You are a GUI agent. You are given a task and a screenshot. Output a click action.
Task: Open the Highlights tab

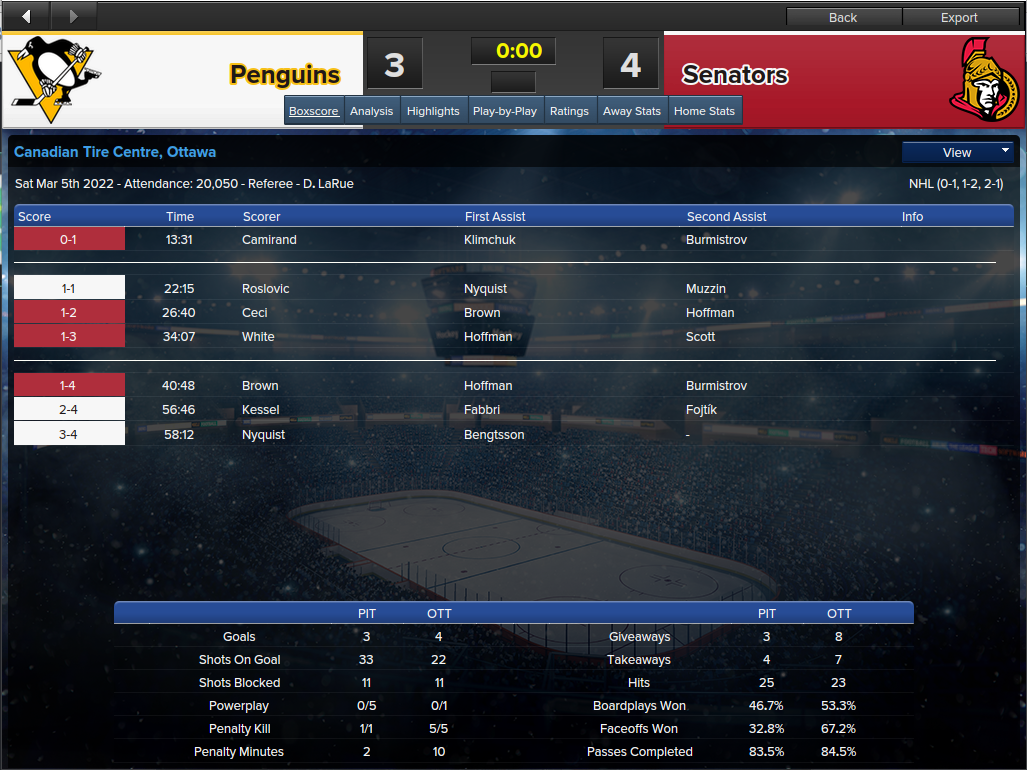tap(433, 111)
